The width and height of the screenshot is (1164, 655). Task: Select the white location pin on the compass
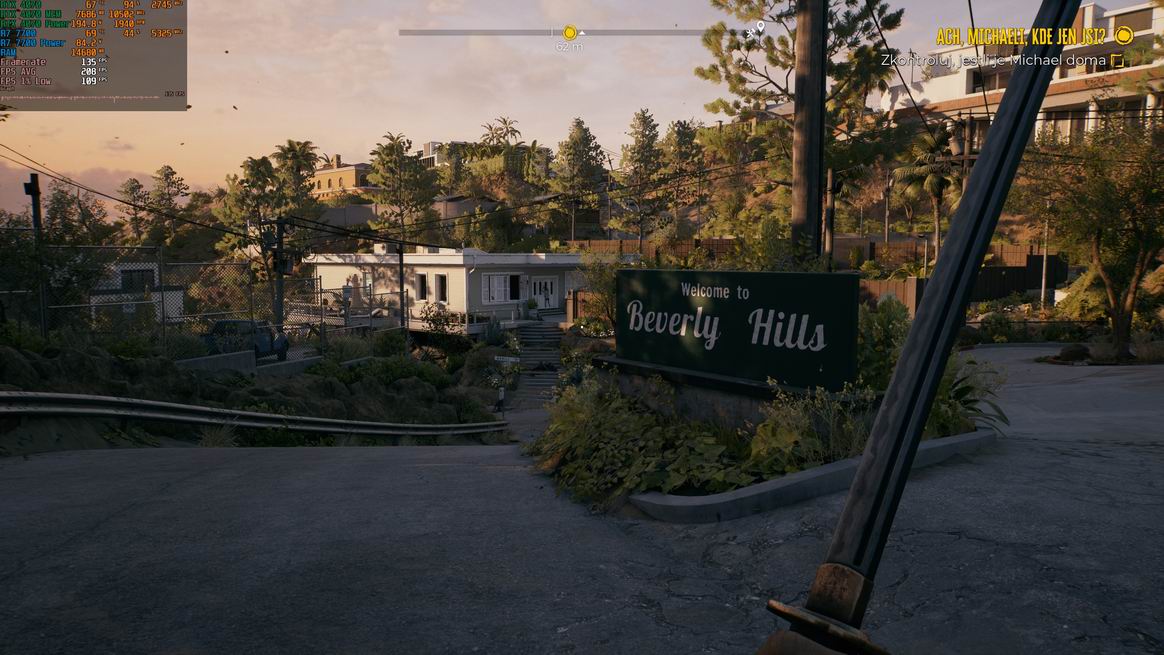point(760,28)
